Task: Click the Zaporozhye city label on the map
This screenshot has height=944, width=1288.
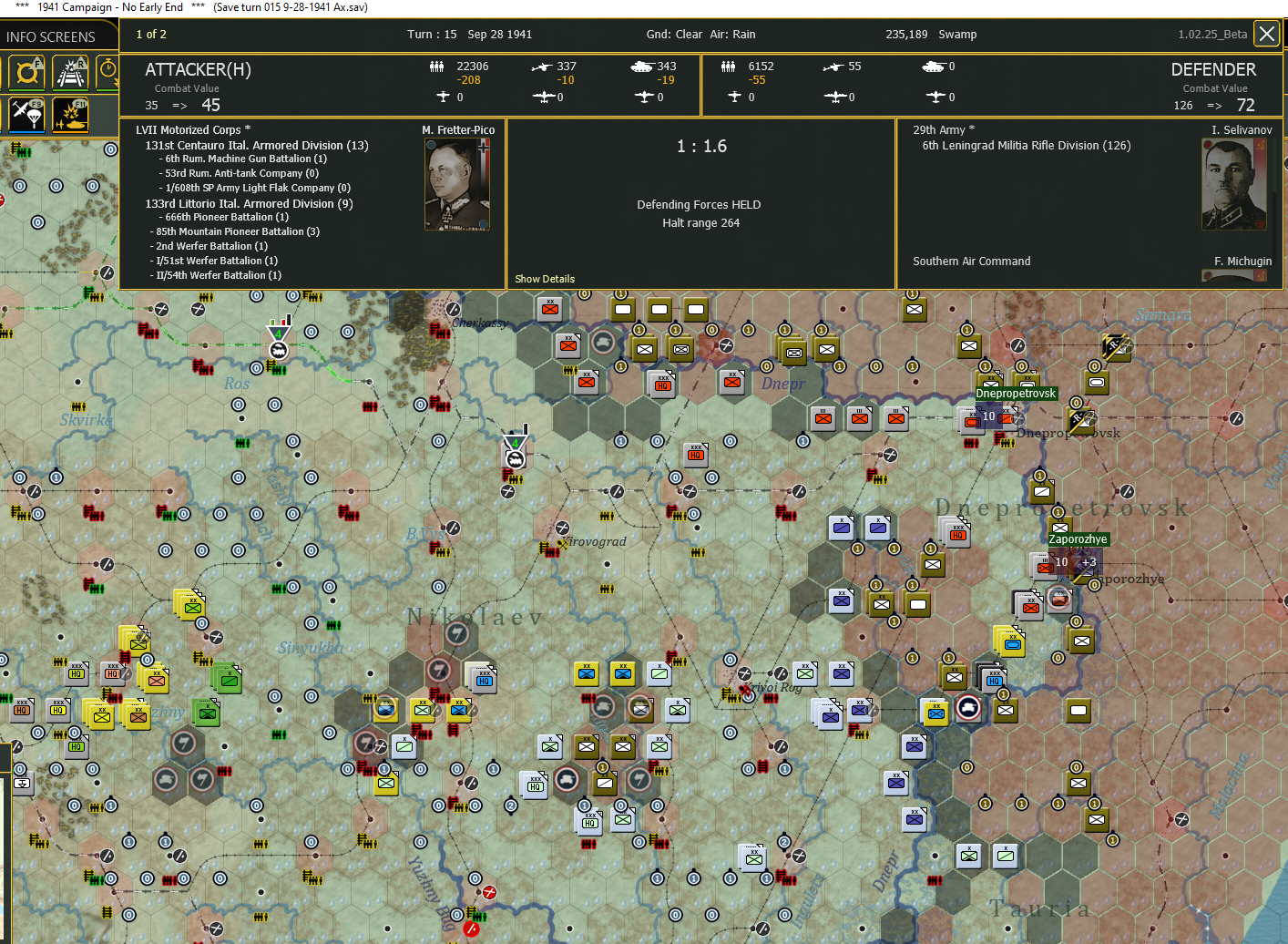Action: 1078,539
